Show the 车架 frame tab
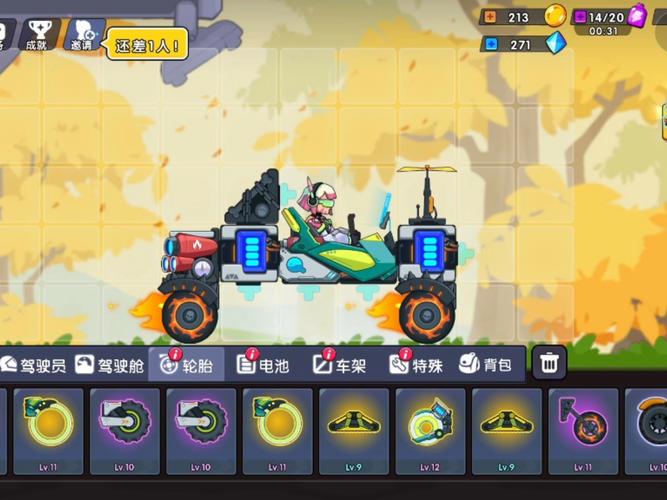667x500 pixels. point(340,365)
